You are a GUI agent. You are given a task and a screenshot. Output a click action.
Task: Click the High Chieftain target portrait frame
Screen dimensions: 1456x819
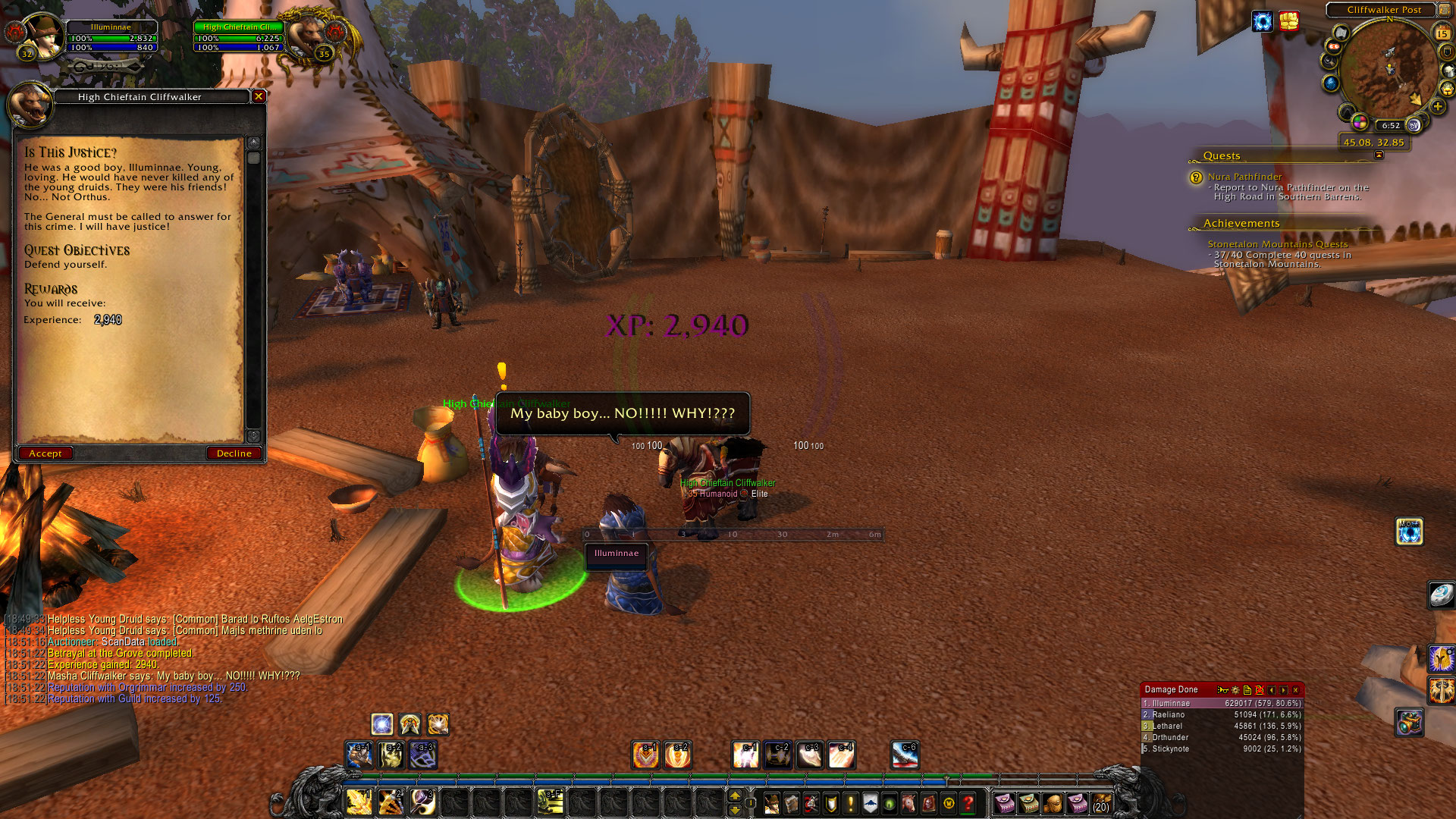pos(311,36)
